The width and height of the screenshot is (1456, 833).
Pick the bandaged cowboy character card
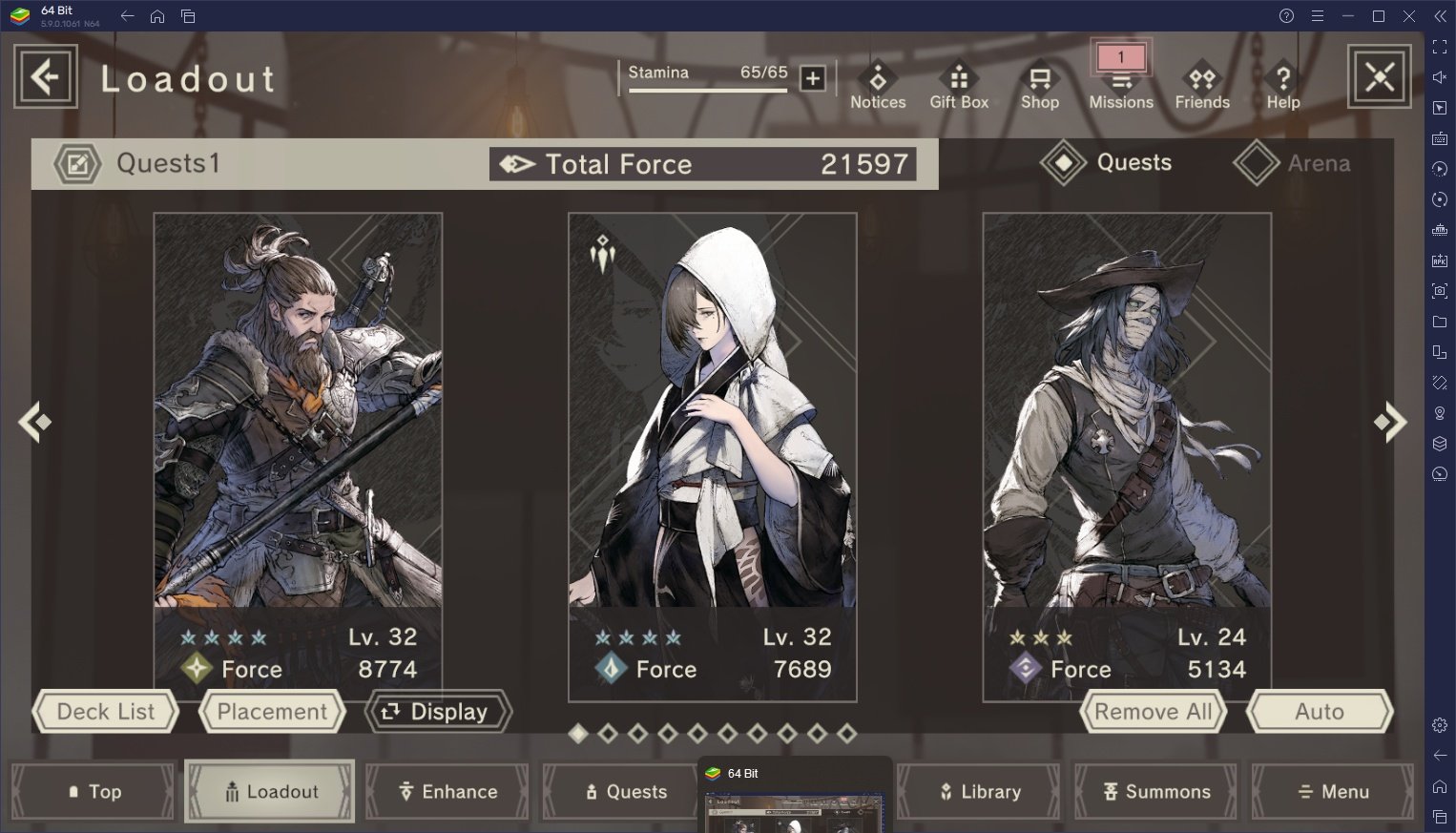1127,410
